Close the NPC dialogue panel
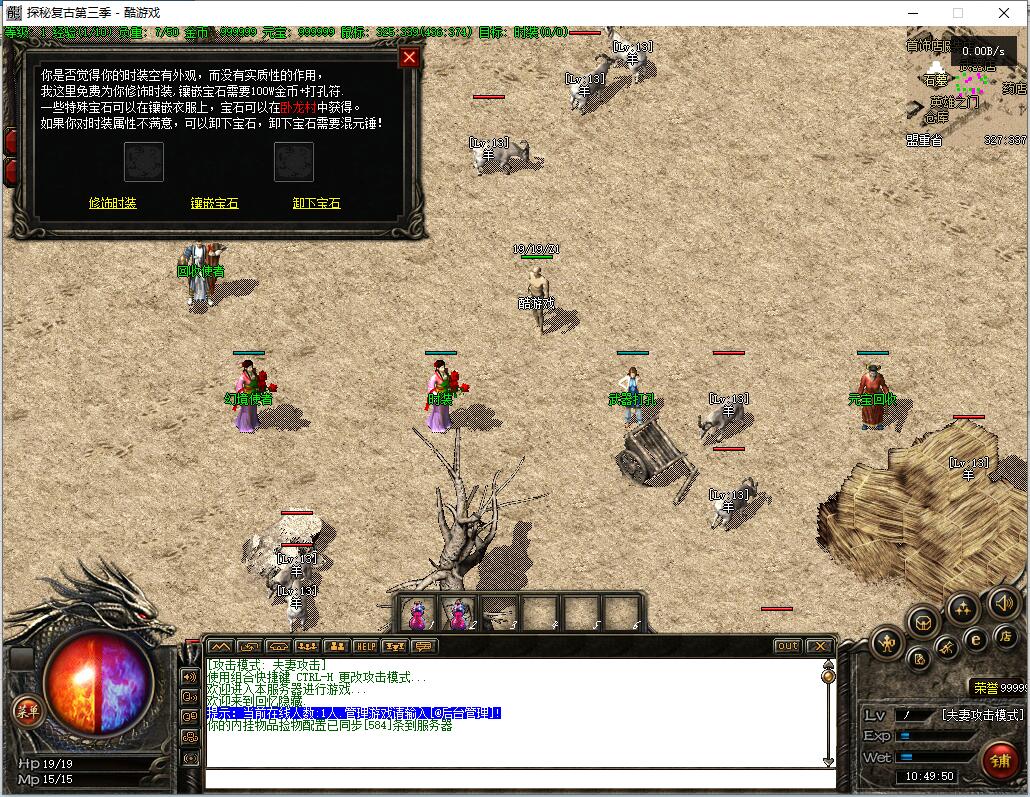The width and height of the screenshot is (1030, 797). coord(408,57)
